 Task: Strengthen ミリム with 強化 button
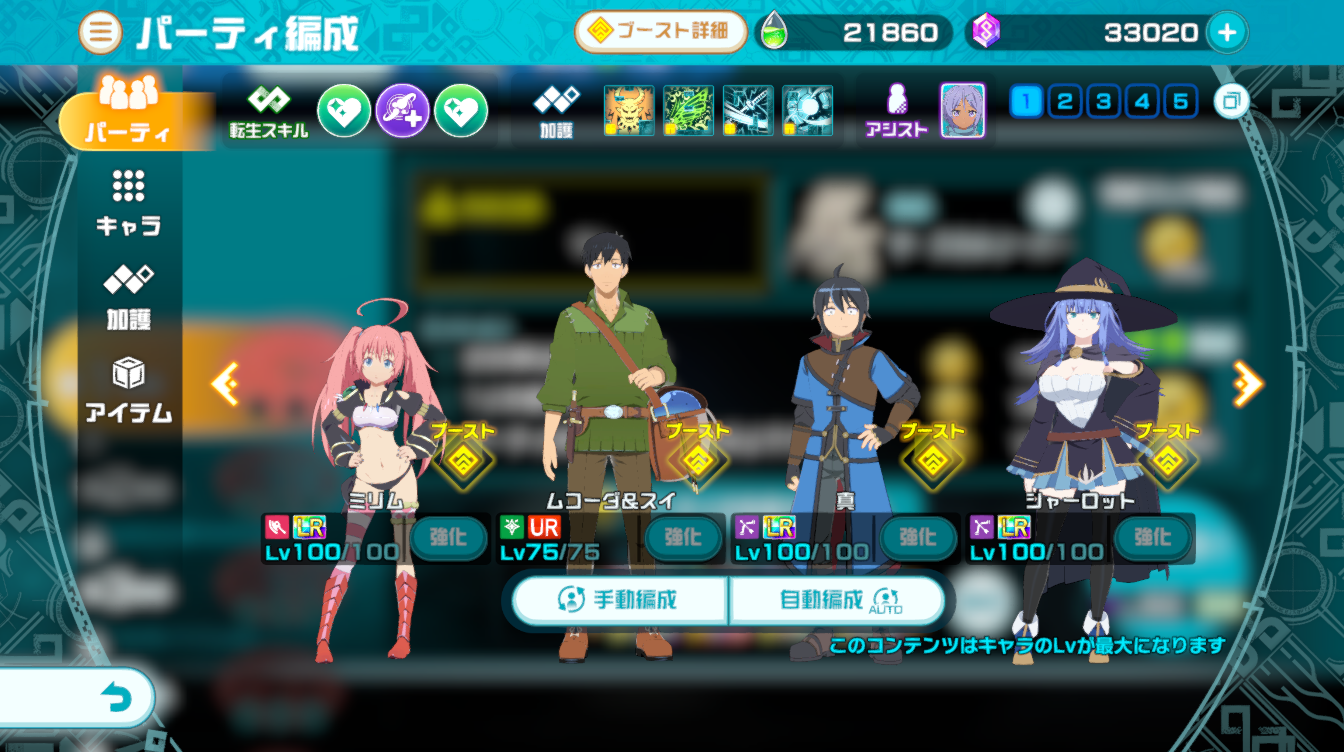[448, 538]
